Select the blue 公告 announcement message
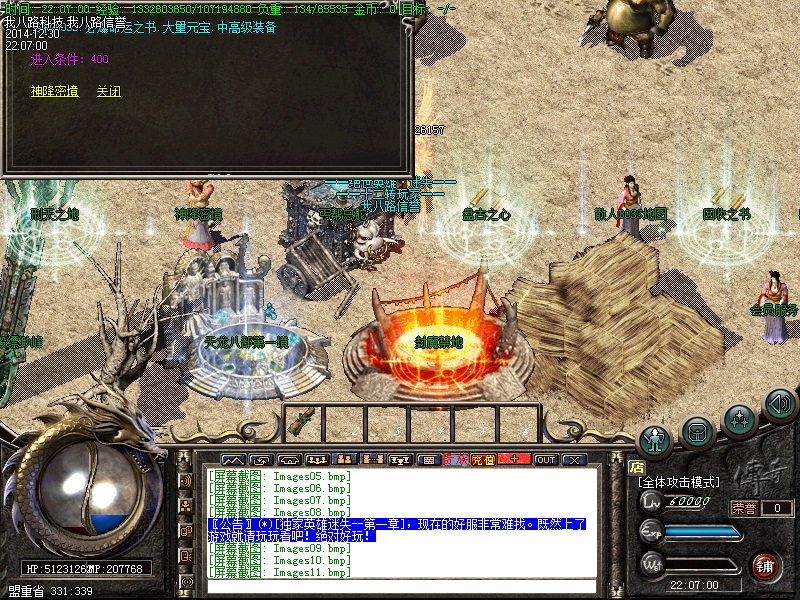 pos(397,530)
